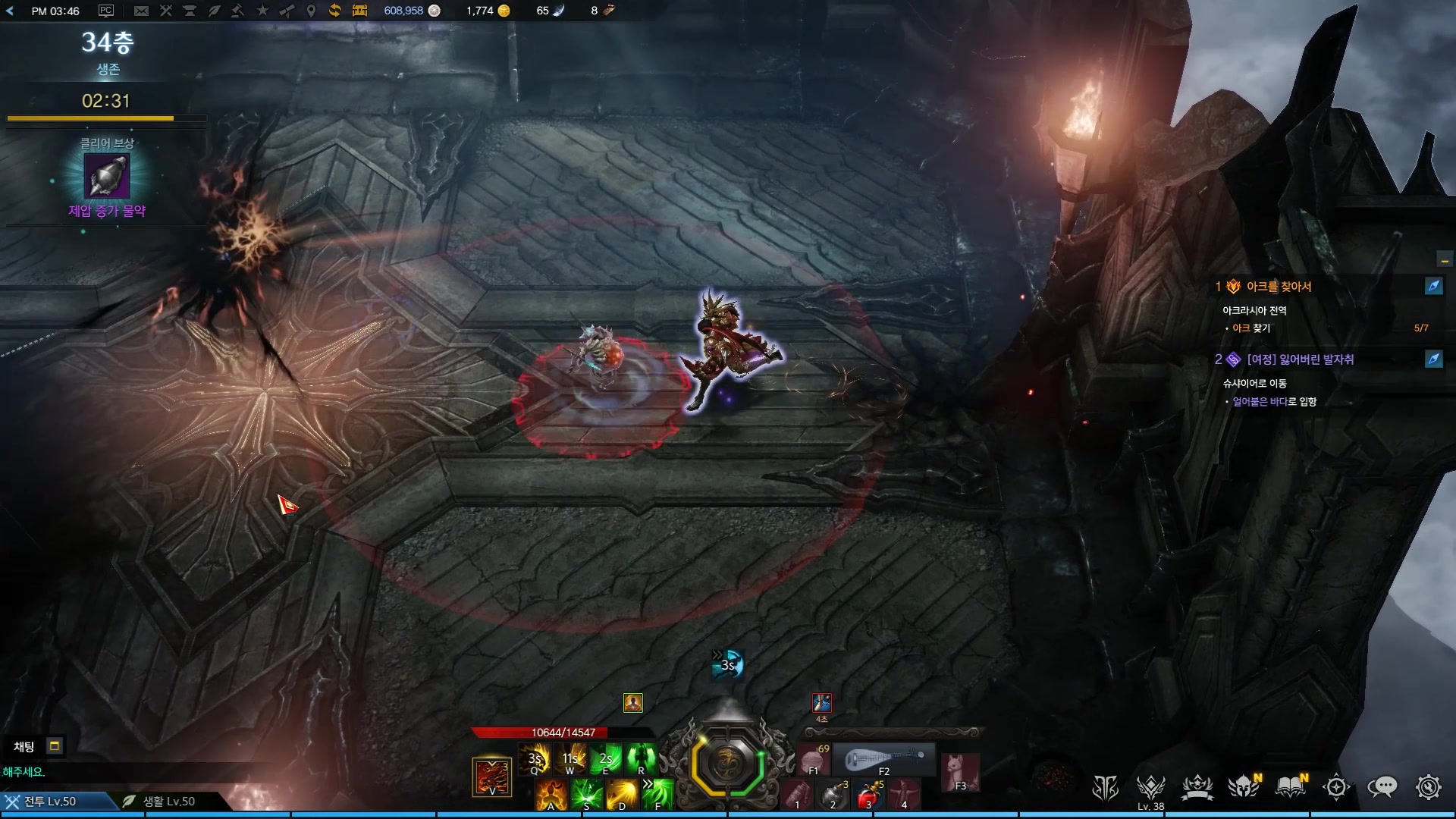Use the fiery A skill
The image size is (1456, 819).
[x=551, y=794]
